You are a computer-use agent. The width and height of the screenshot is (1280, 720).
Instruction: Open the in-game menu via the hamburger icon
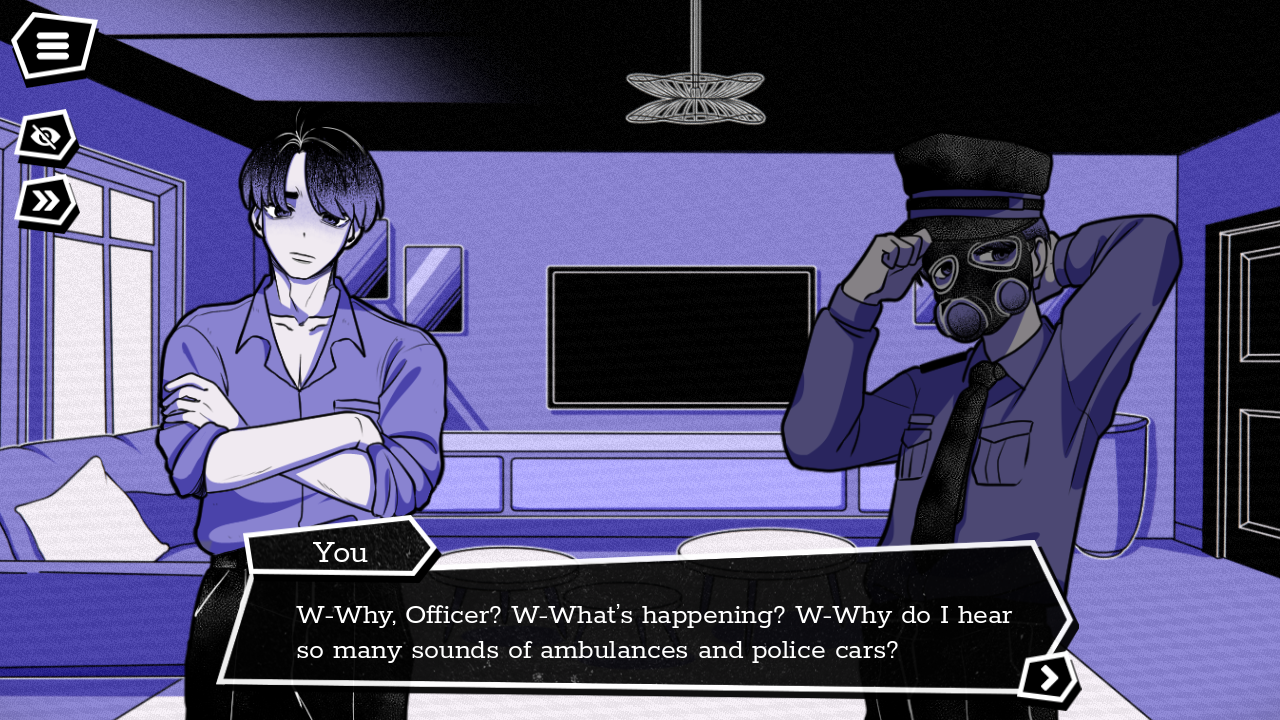tap(54, 44)
